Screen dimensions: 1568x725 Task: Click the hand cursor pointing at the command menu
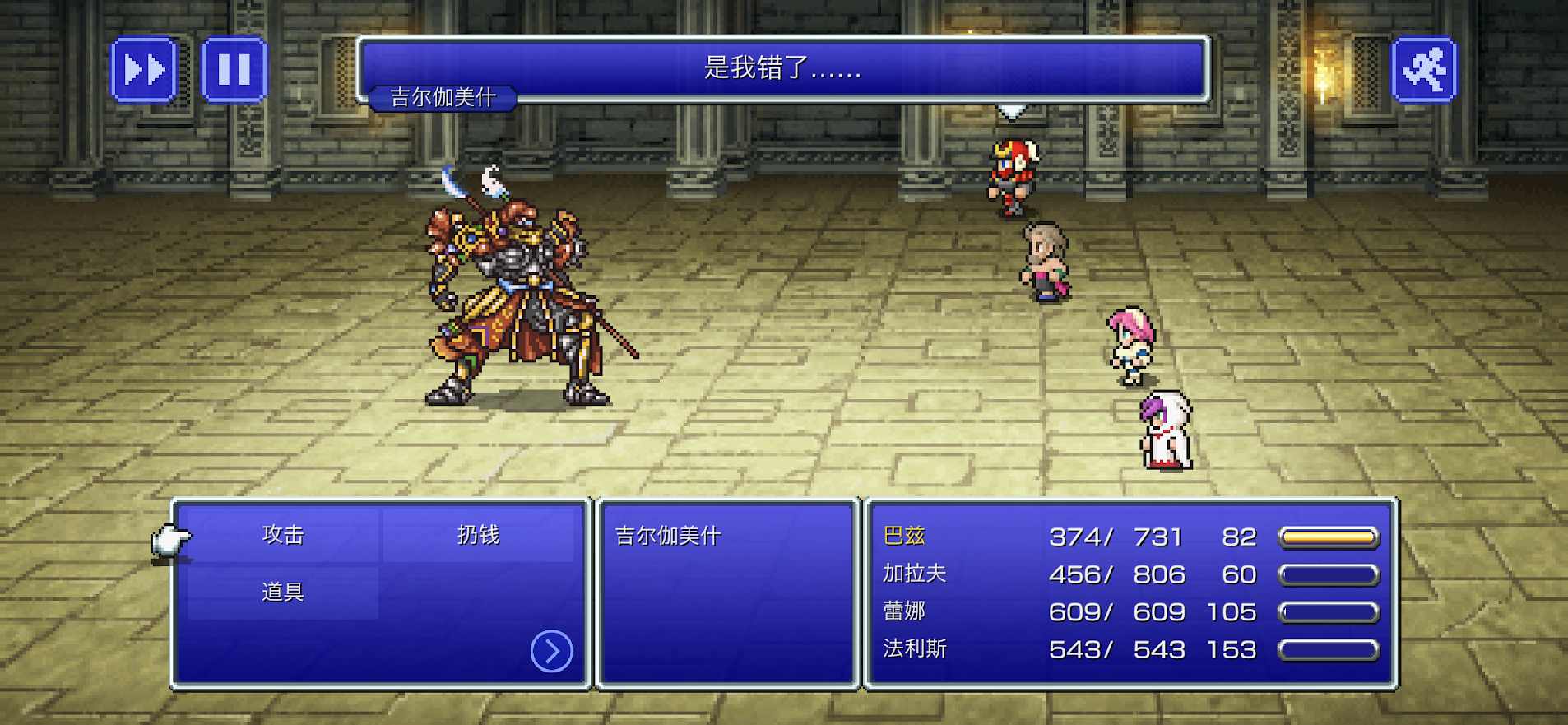(170, 541)
